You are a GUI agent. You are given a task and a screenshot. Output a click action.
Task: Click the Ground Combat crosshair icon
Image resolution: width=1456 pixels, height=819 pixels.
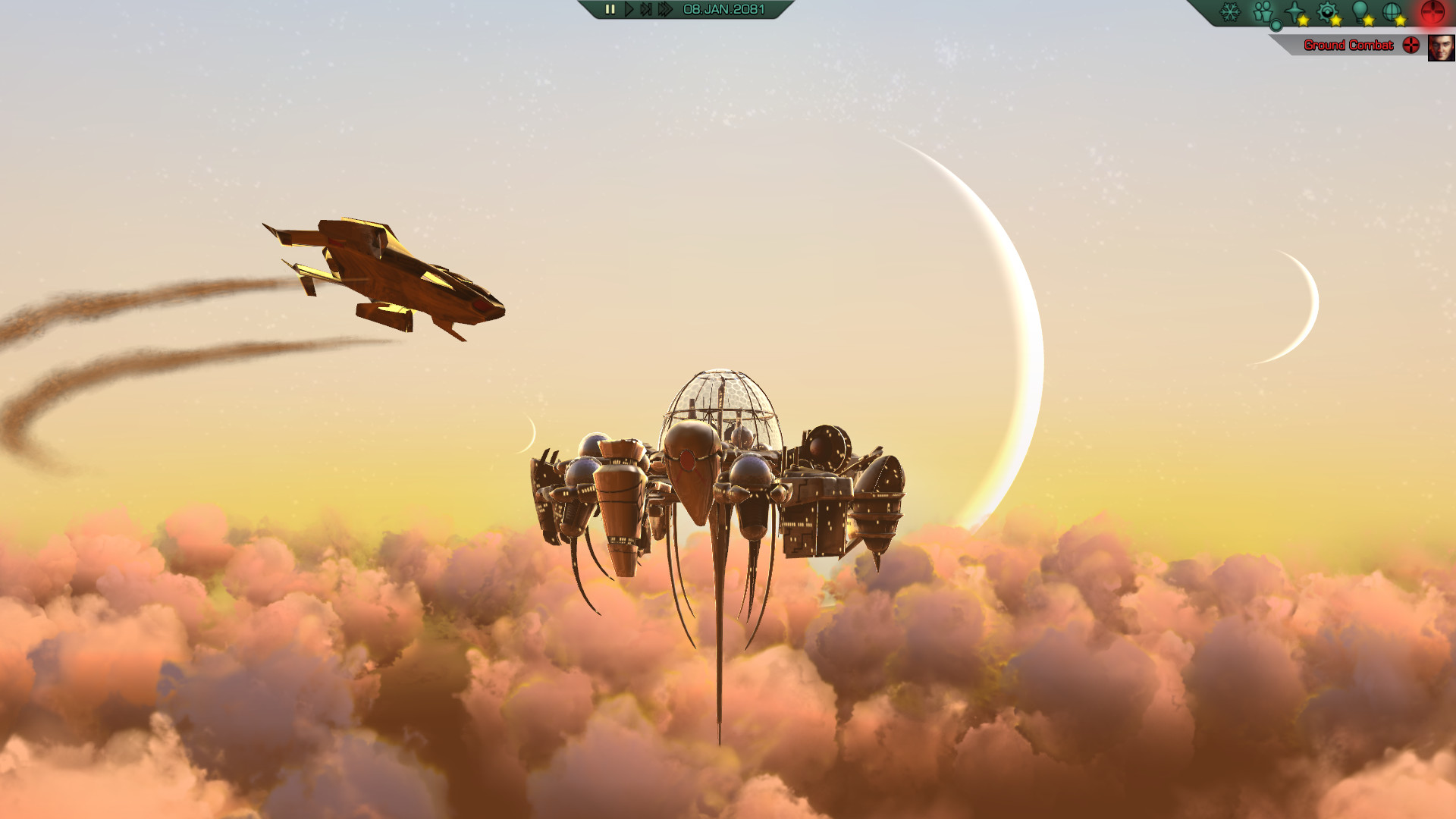click(1410, 45)
